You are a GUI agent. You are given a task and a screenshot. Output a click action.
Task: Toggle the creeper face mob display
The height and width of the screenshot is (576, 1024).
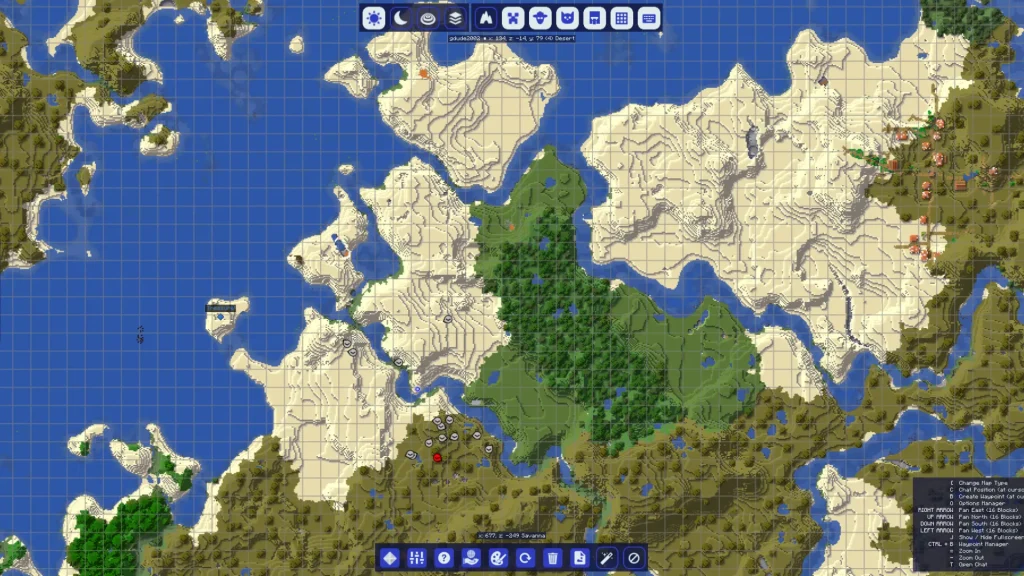point(513,17)
